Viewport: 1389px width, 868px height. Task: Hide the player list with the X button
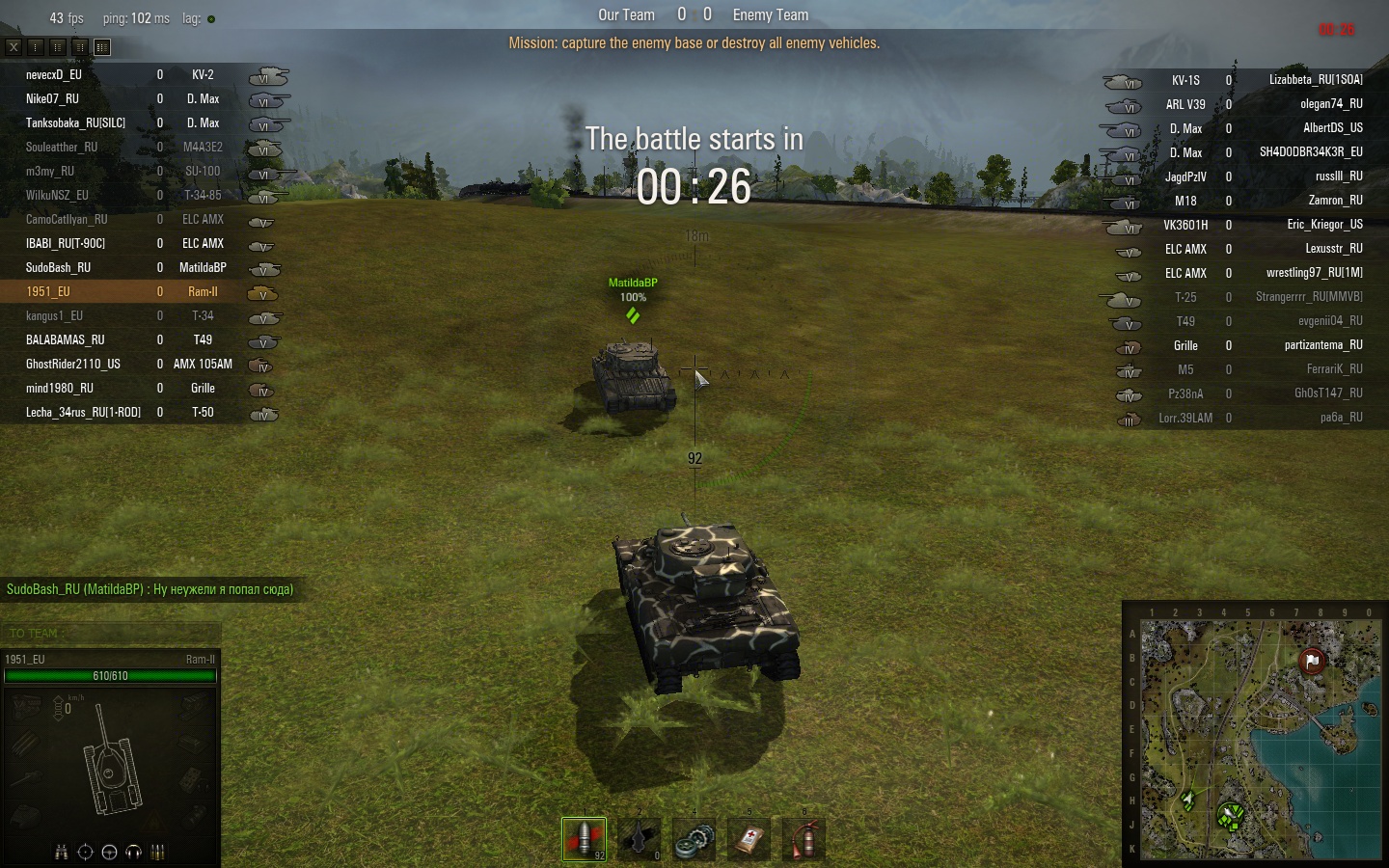(x=14, y=46)
